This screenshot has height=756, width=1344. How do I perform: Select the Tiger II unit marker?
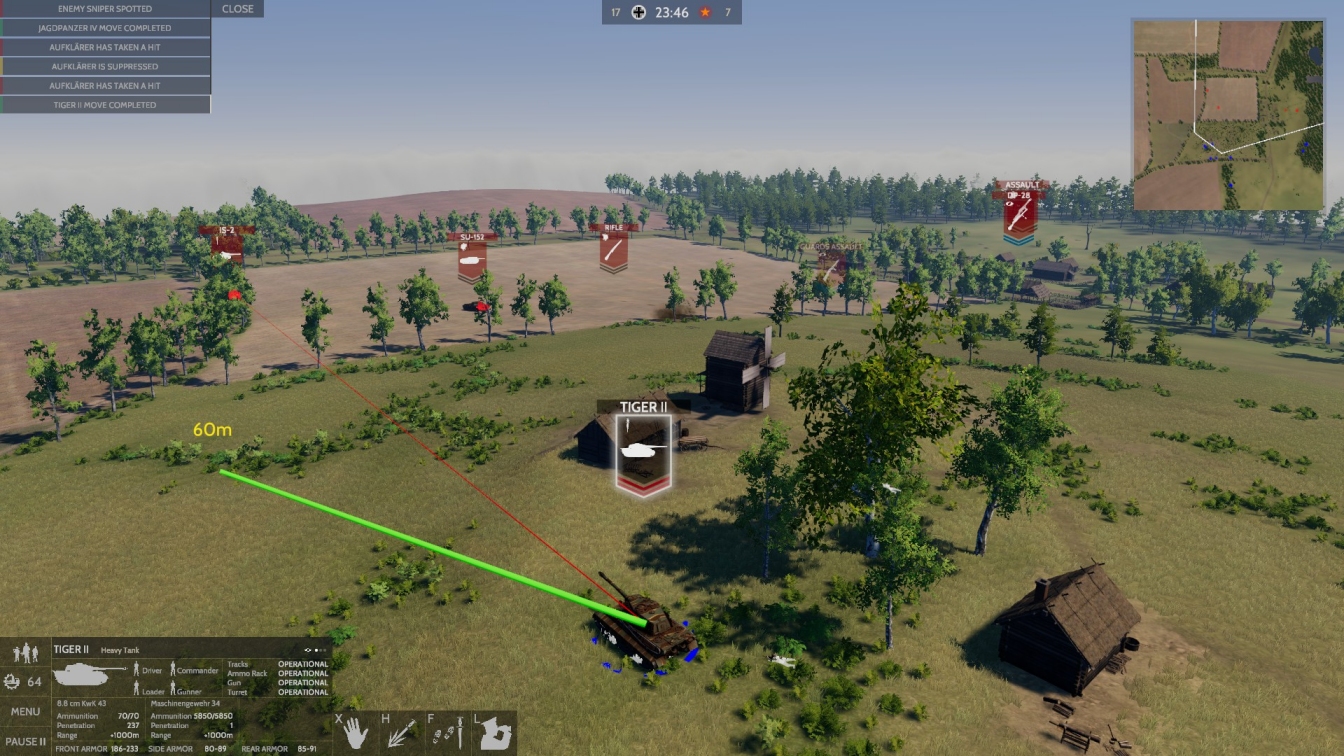(x=643, y=452)
